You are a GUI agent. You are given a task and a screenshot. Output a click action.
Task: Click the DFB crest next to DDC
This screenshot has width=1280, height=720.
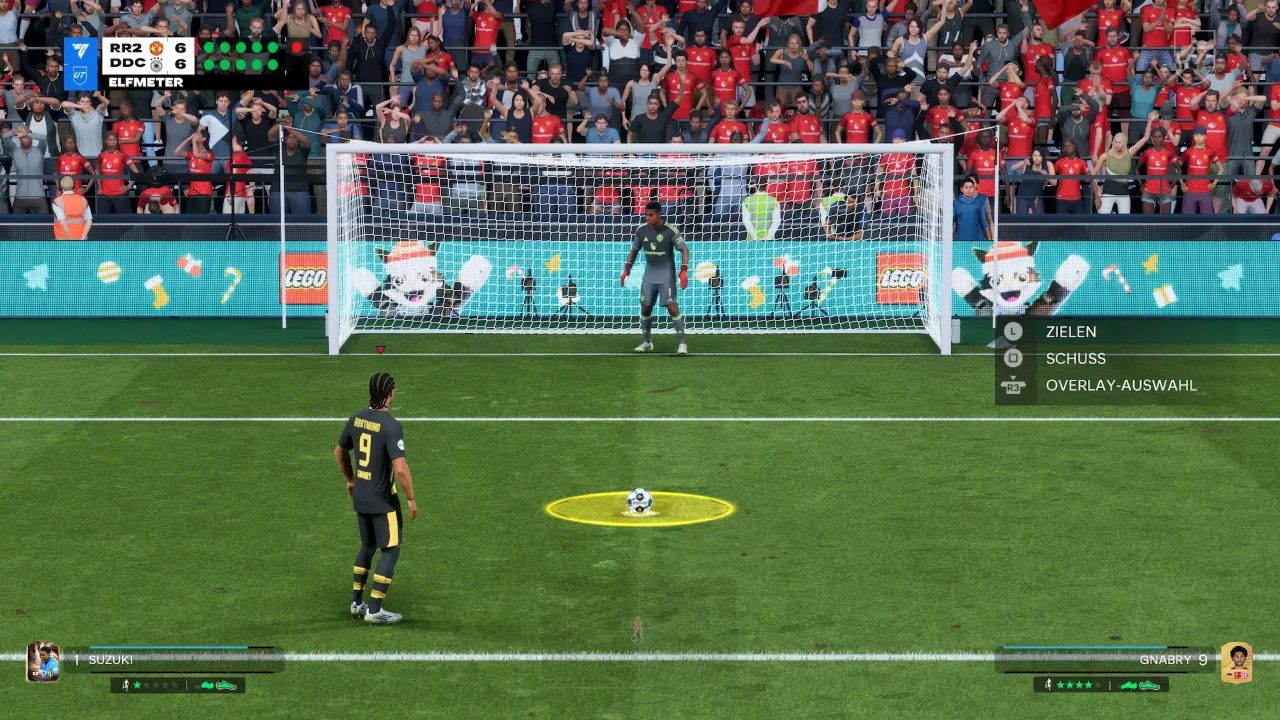[157, 67]
